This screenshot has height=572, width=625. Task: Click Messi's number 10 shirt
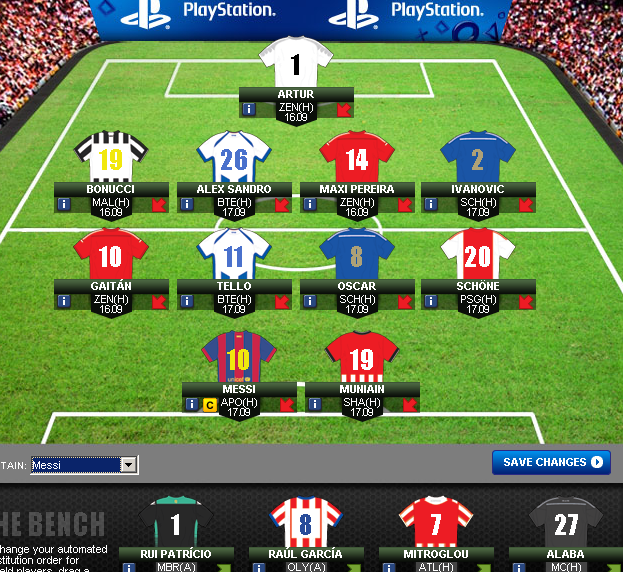click(x=238, y=357)
